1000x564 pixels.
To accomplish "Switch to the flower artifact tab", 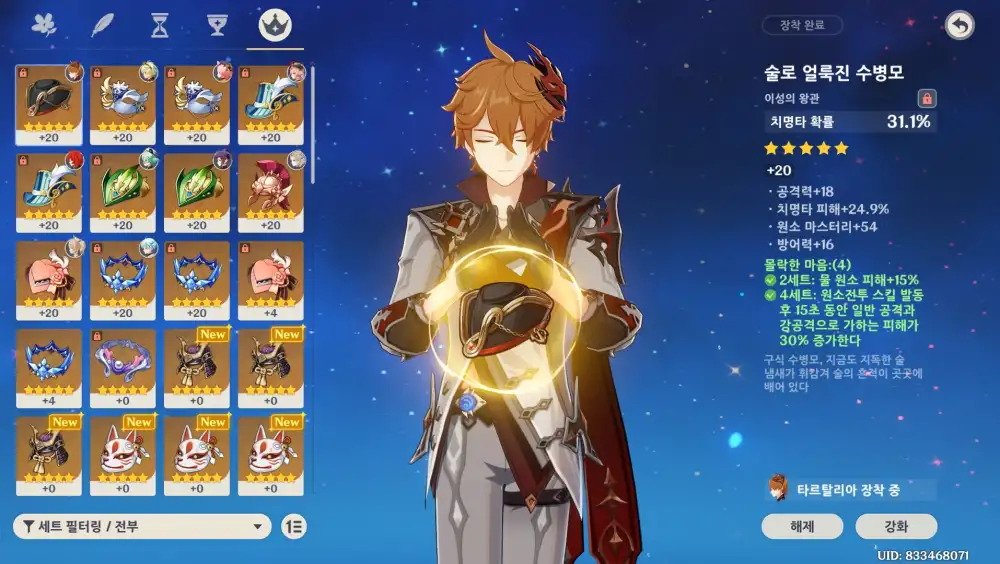I will [43, 26].
